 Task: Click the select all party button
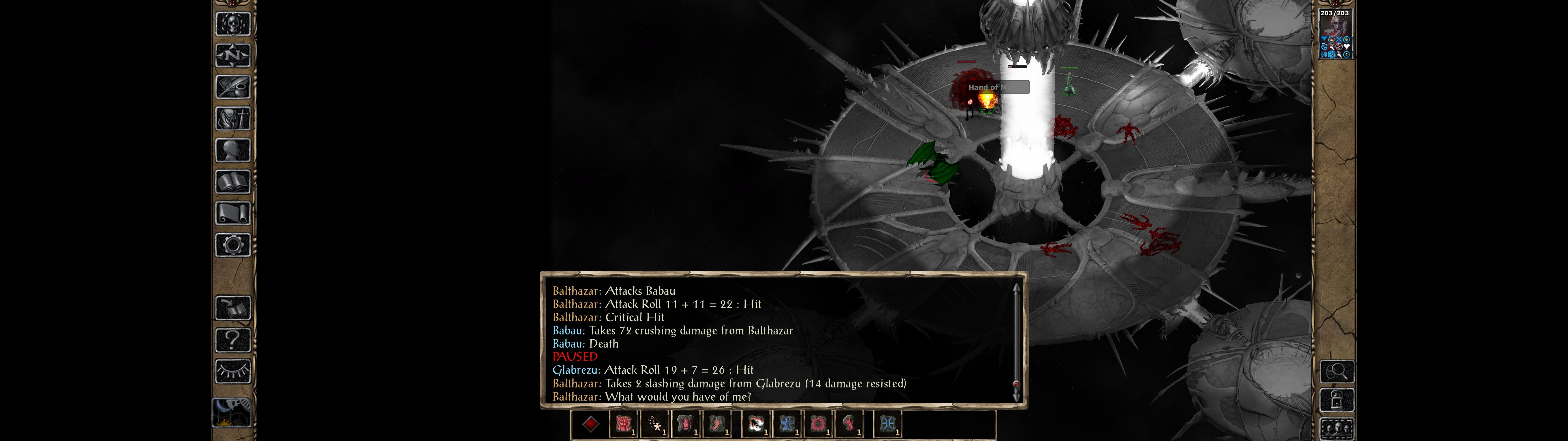click(x=1337, y=429)
